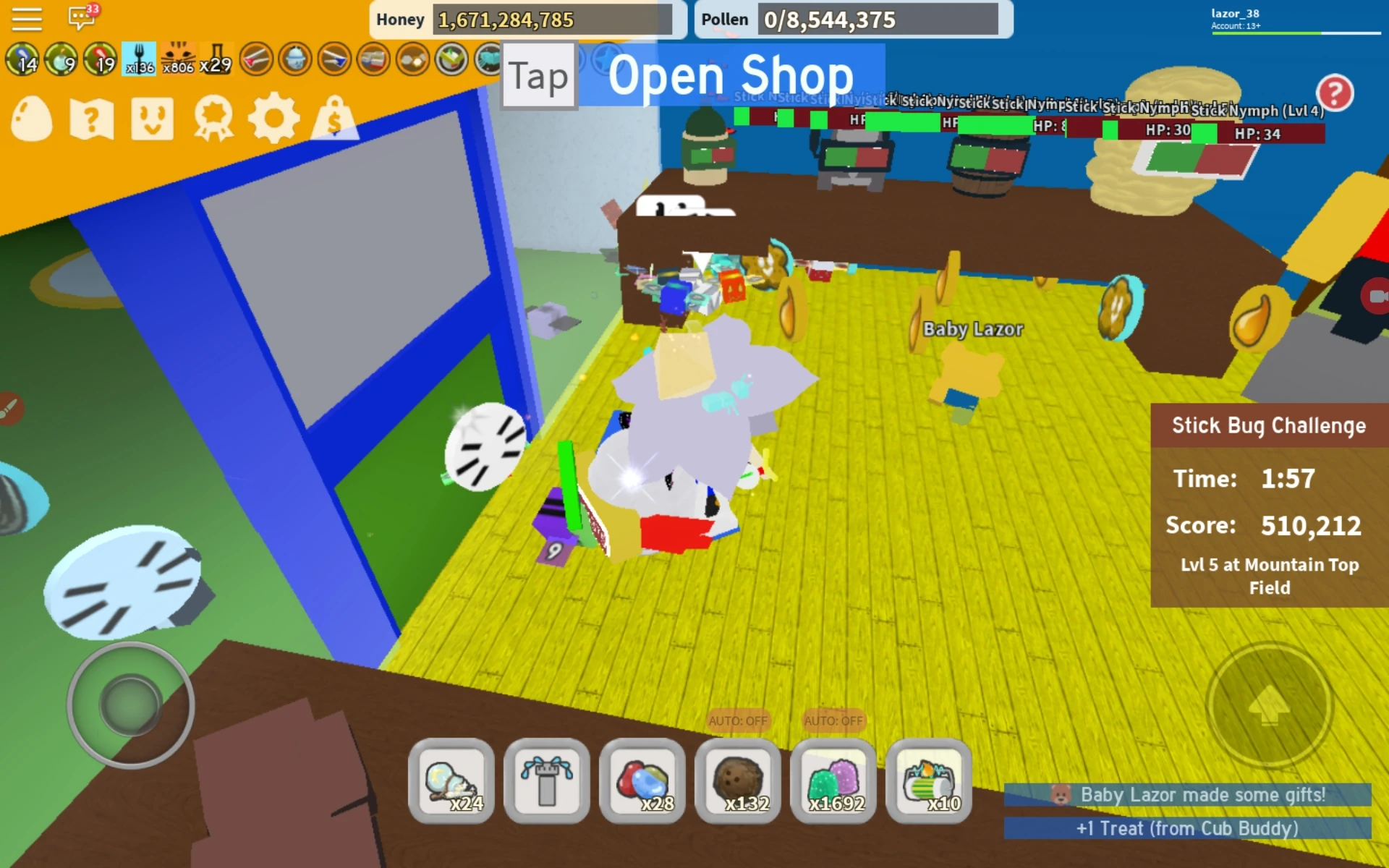This screenshot has width=1389, height=868.
Task: Open the Robux money bag shop
Action: [x=334, y=119]
